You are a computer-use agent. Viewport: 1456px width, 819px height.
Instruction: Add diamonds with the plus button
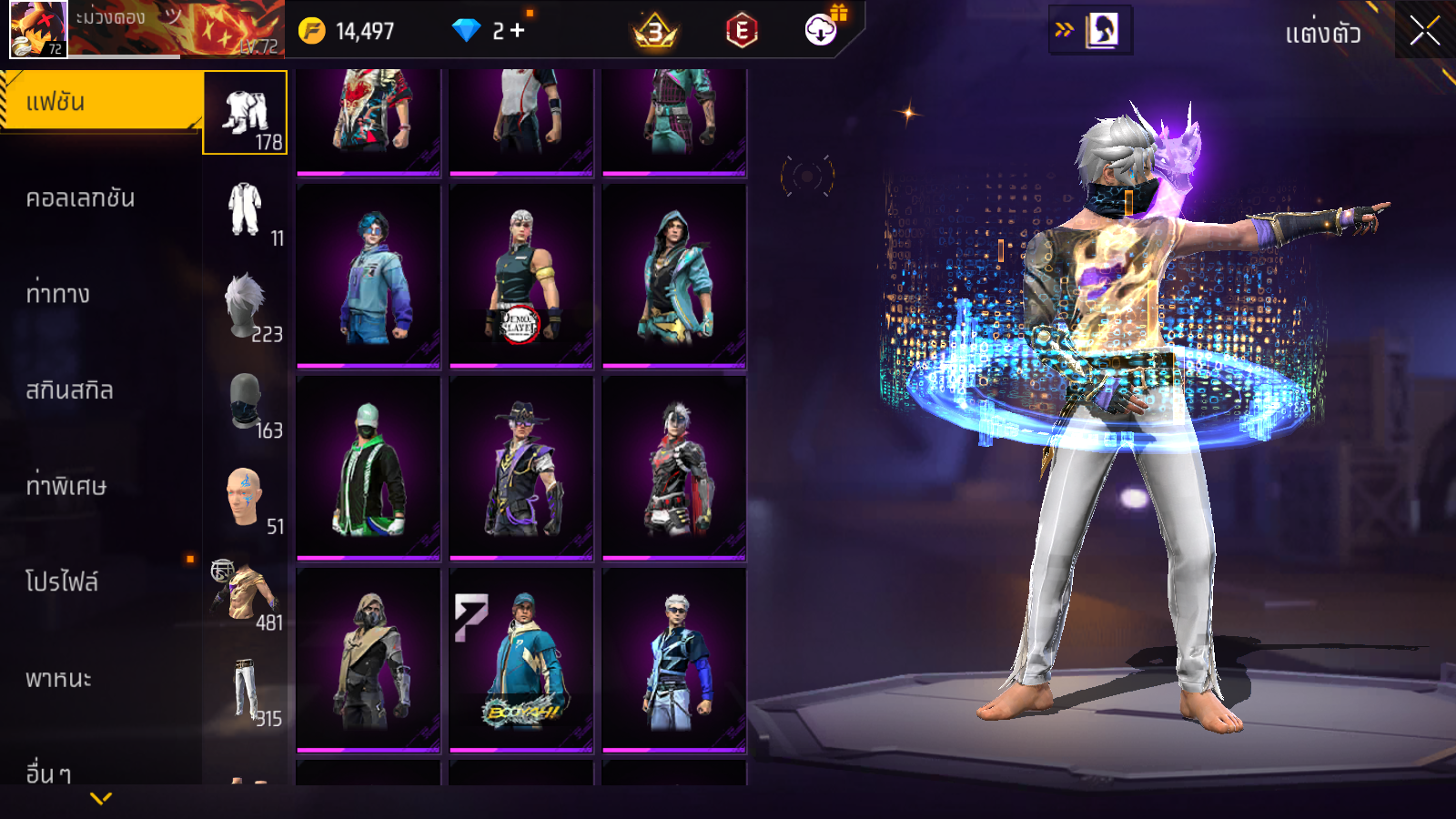pyautogui.click(x=518, y=31)
